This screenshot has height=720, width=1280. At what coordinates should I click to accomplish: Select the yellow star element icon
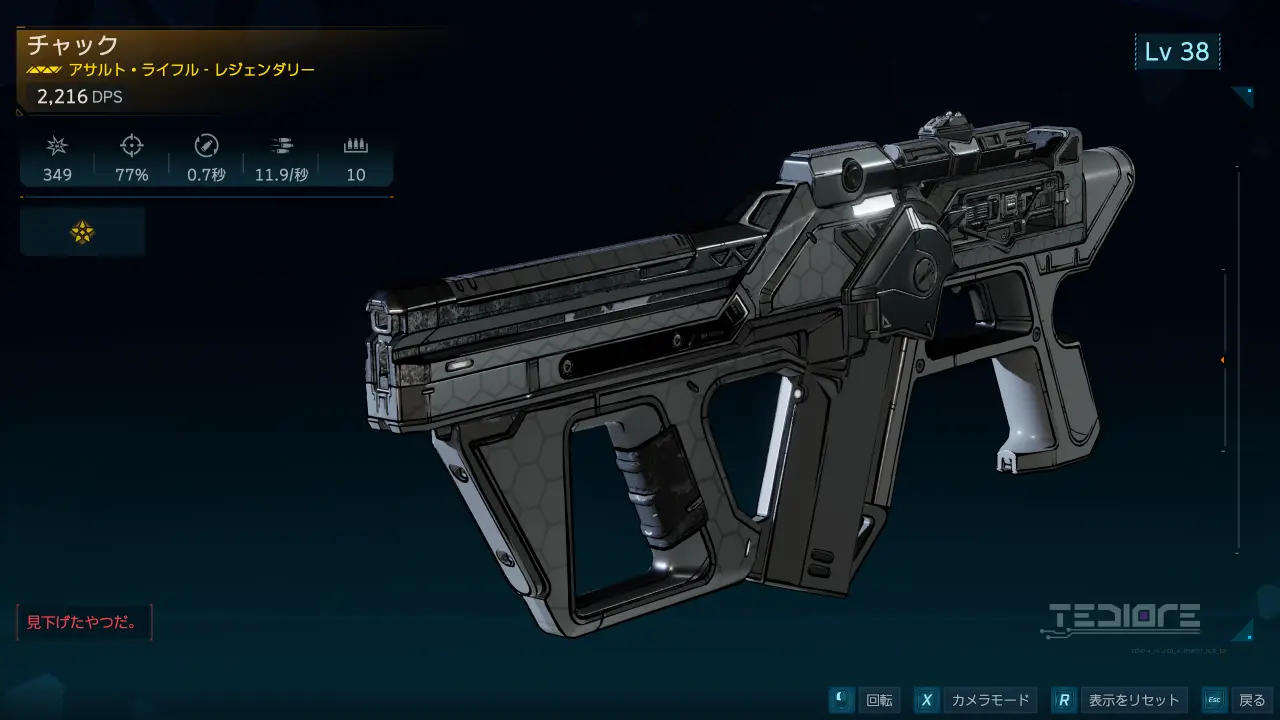(x=82, y=232)
